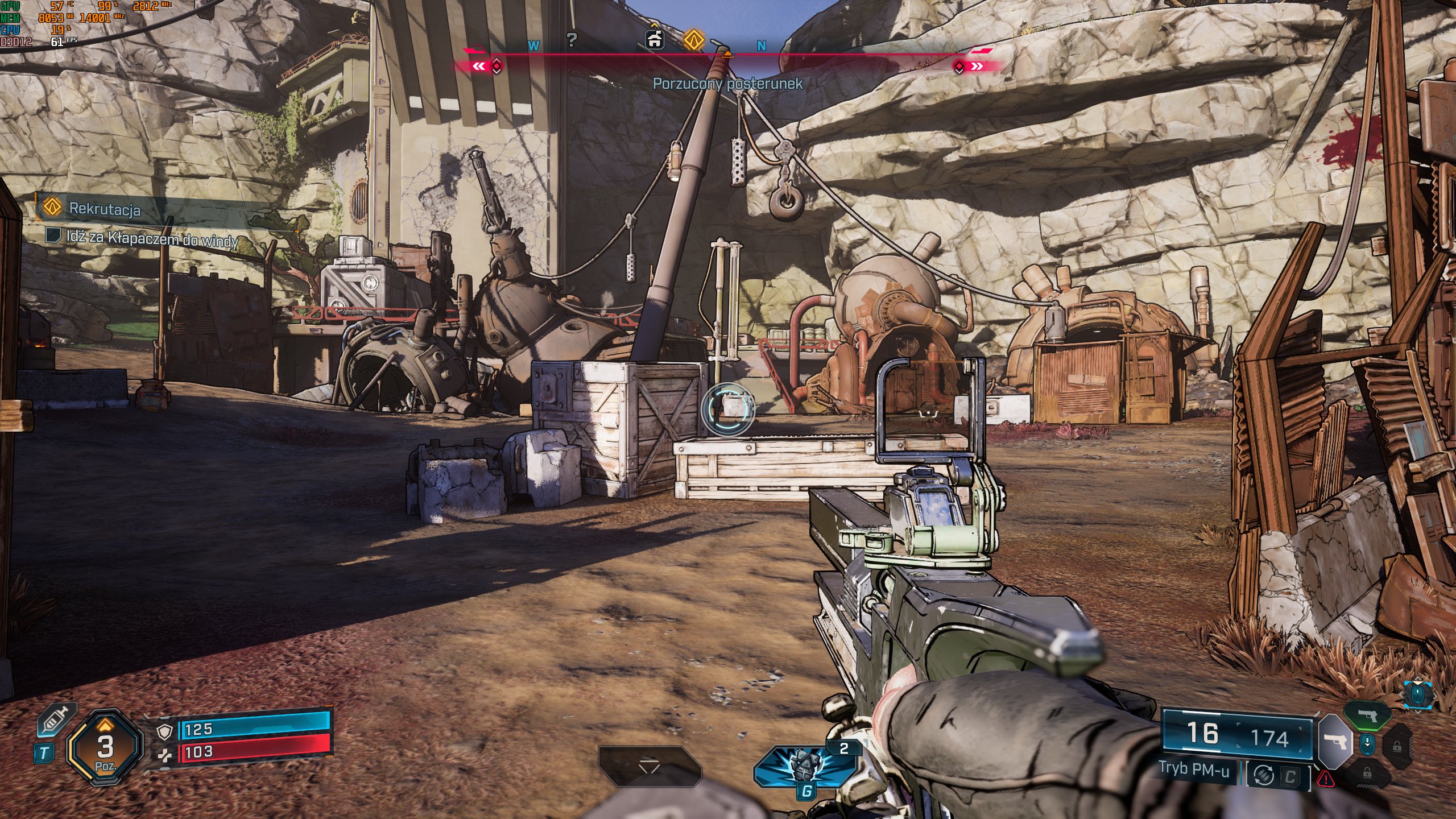The width and height of the screenshot is (1456, 819).
Task: Click the red warning triangle icon
Action: pos(1325,778)
